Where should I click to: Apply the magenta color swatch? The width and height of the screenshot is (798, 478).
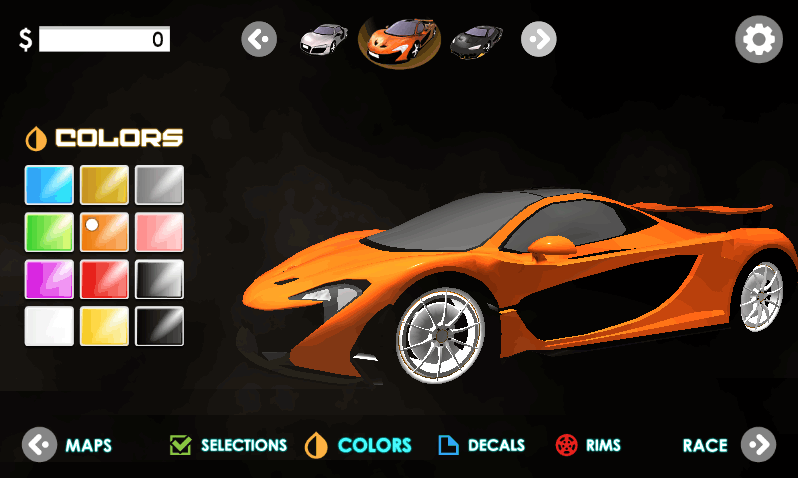tap(49, 279)
